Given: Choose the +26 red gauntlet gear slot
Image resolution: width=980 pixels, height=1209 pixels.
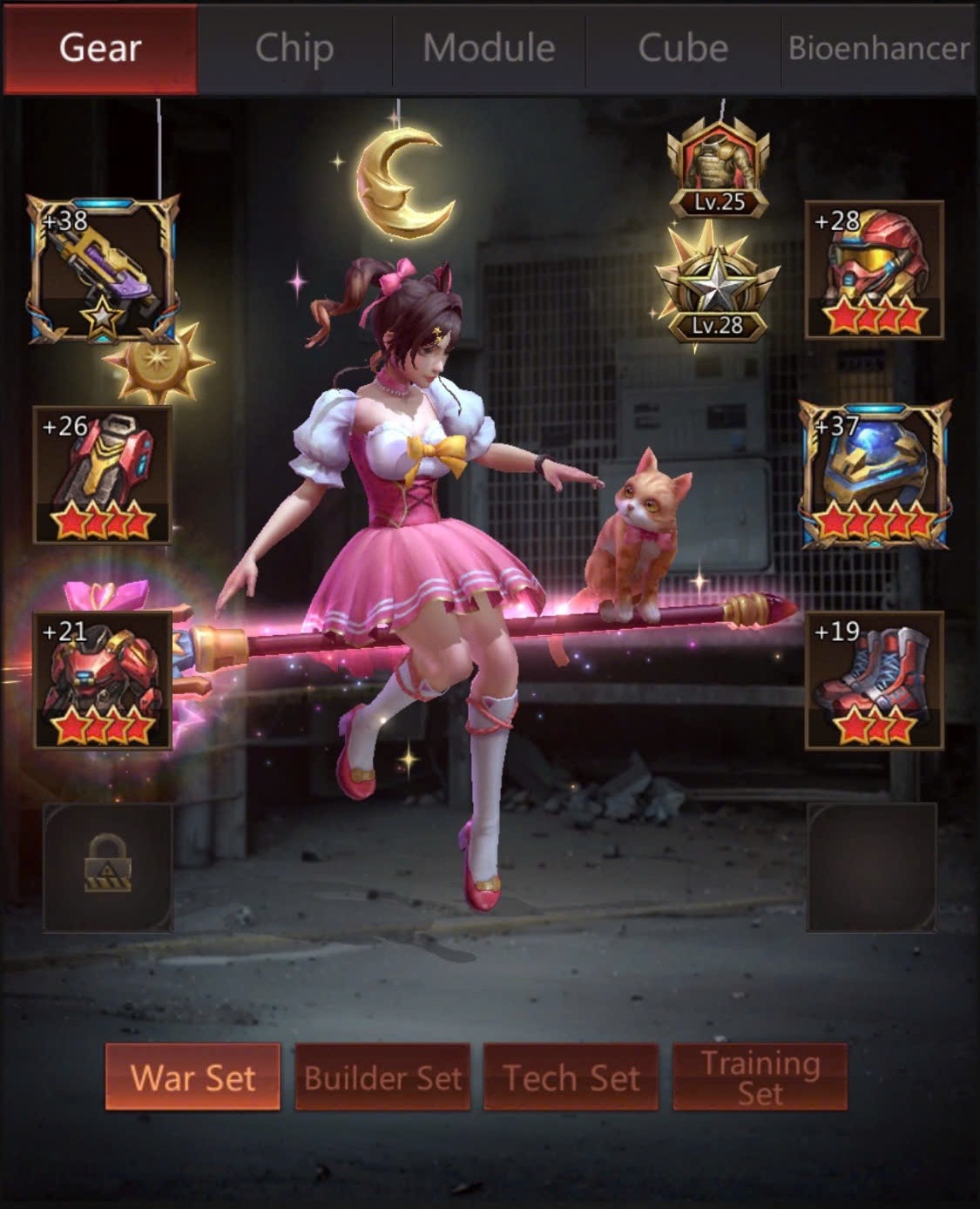Looking at the screenshot, I should pos(103,475).
